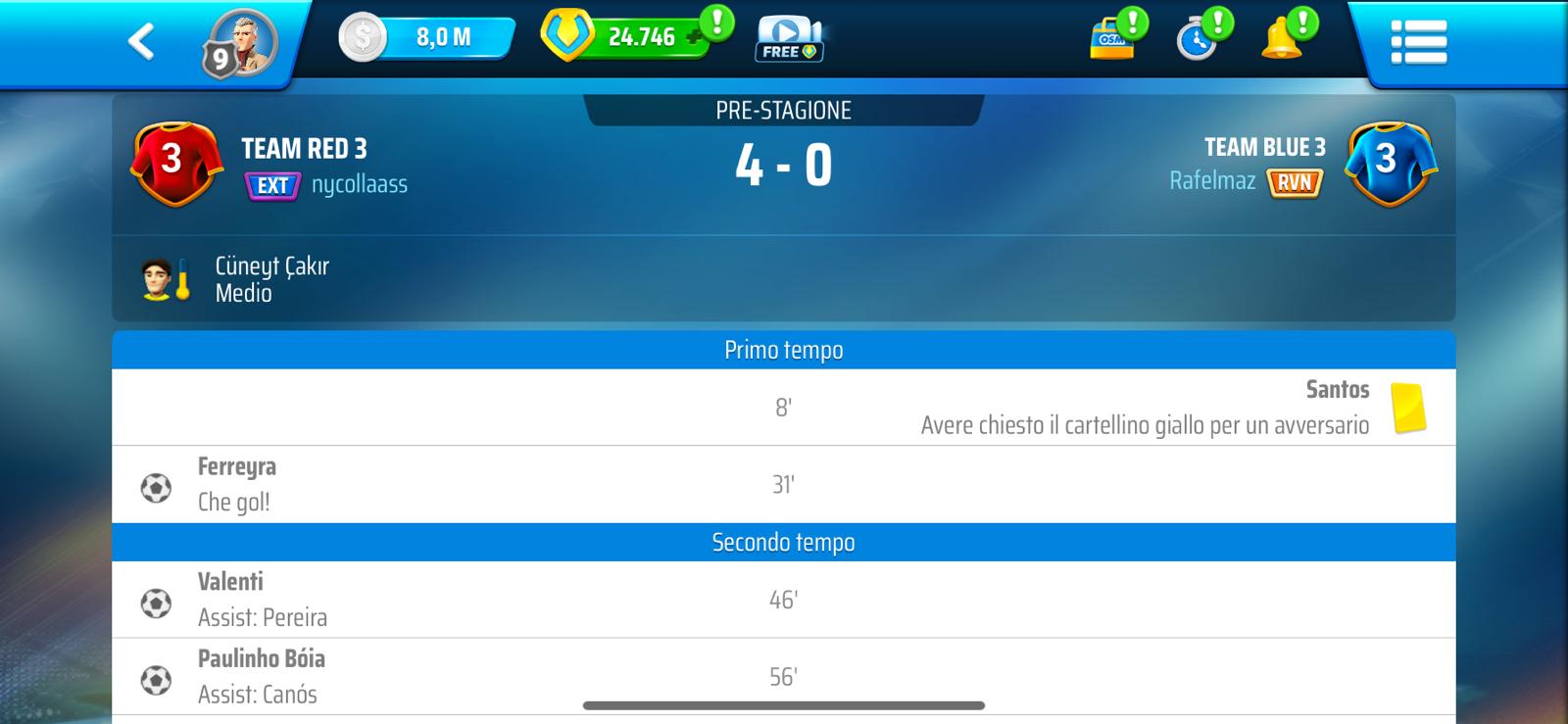Open the RVN crew badge
1568x724 pixels.
point(1295,182)
